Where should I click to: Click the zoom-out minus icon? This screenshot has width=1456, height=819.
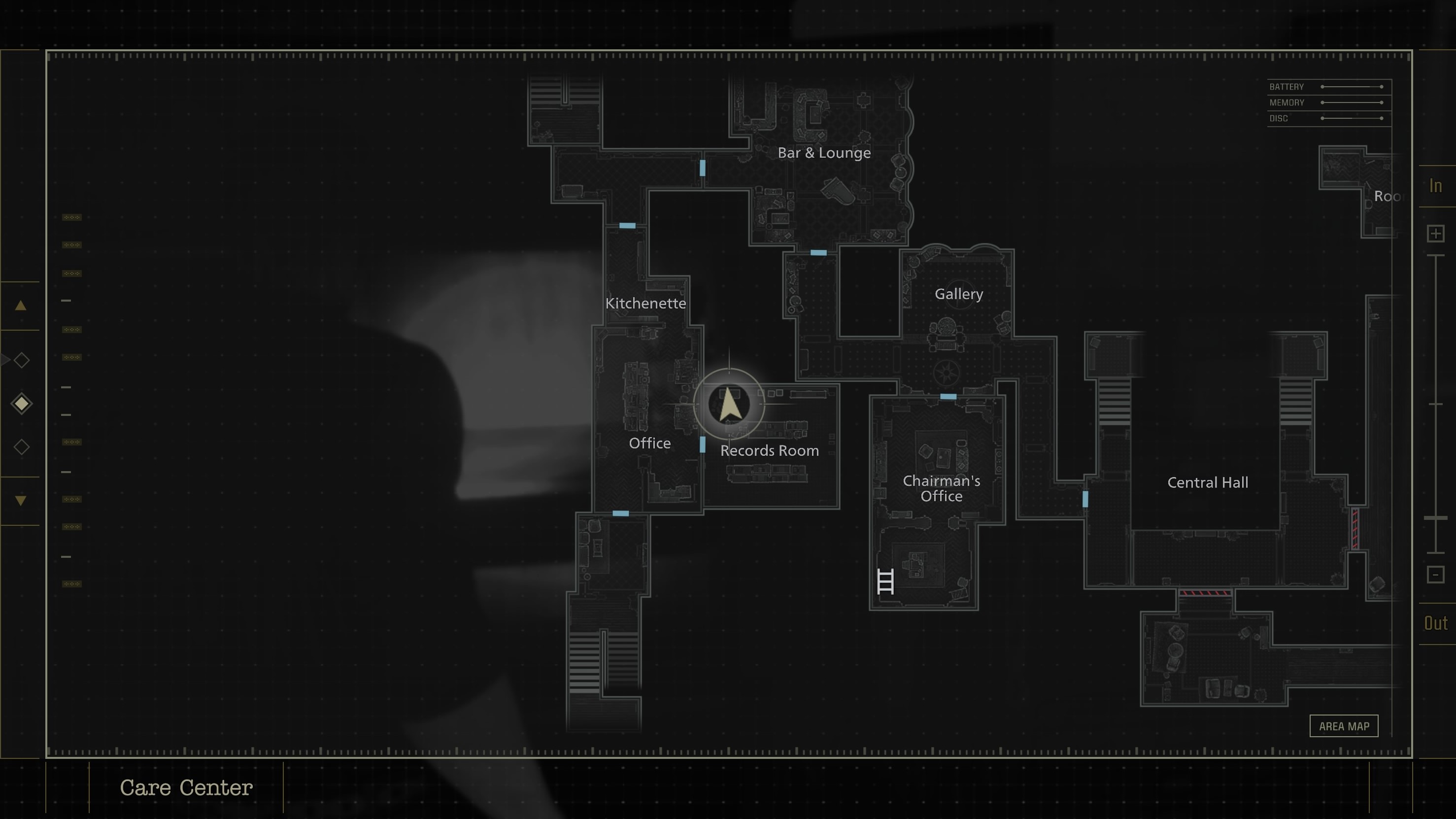(x=1435, y=575)
